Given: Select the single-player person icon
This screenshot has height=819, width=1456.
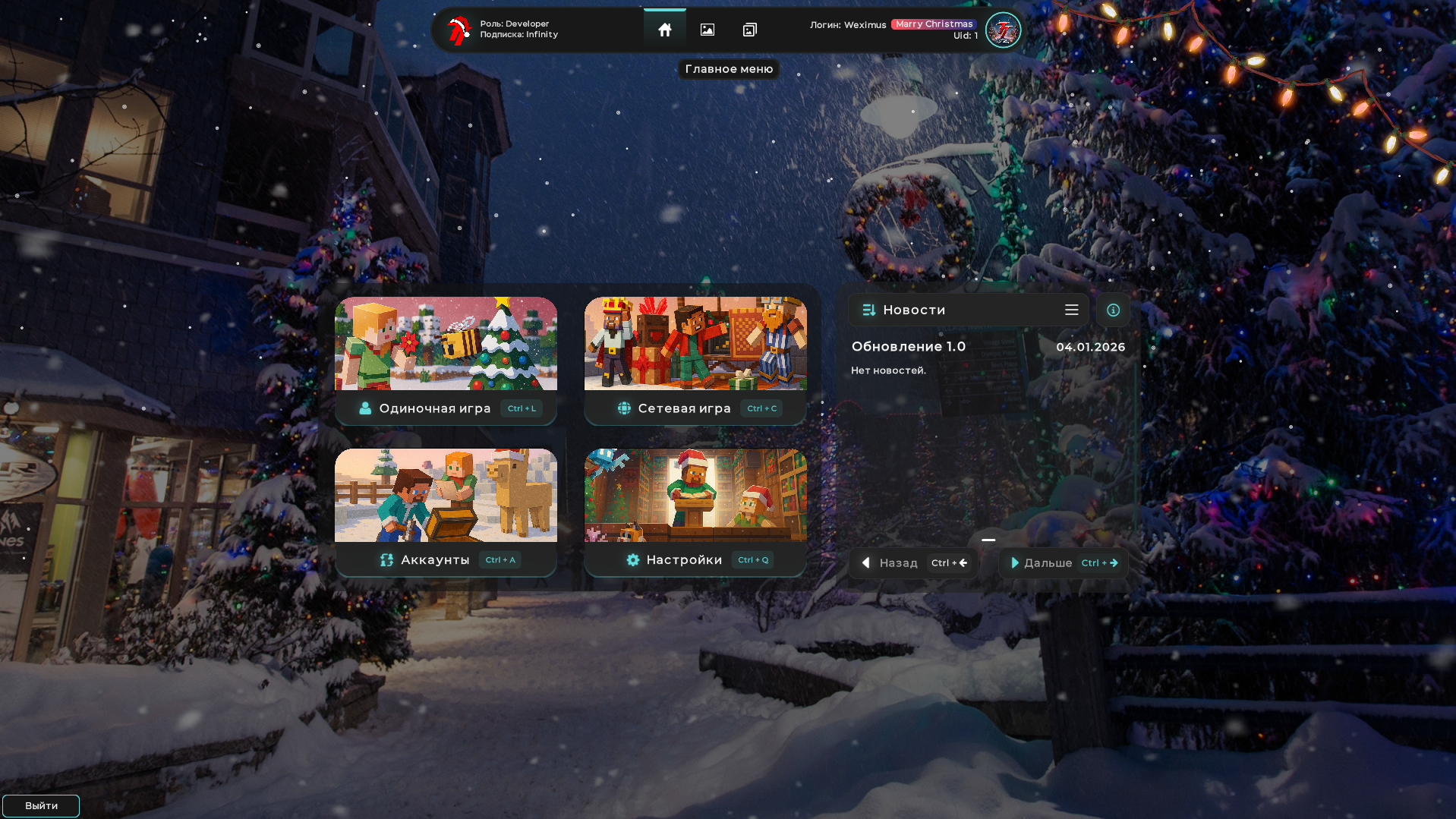Looking at the screenshot, I should (365, 408).
